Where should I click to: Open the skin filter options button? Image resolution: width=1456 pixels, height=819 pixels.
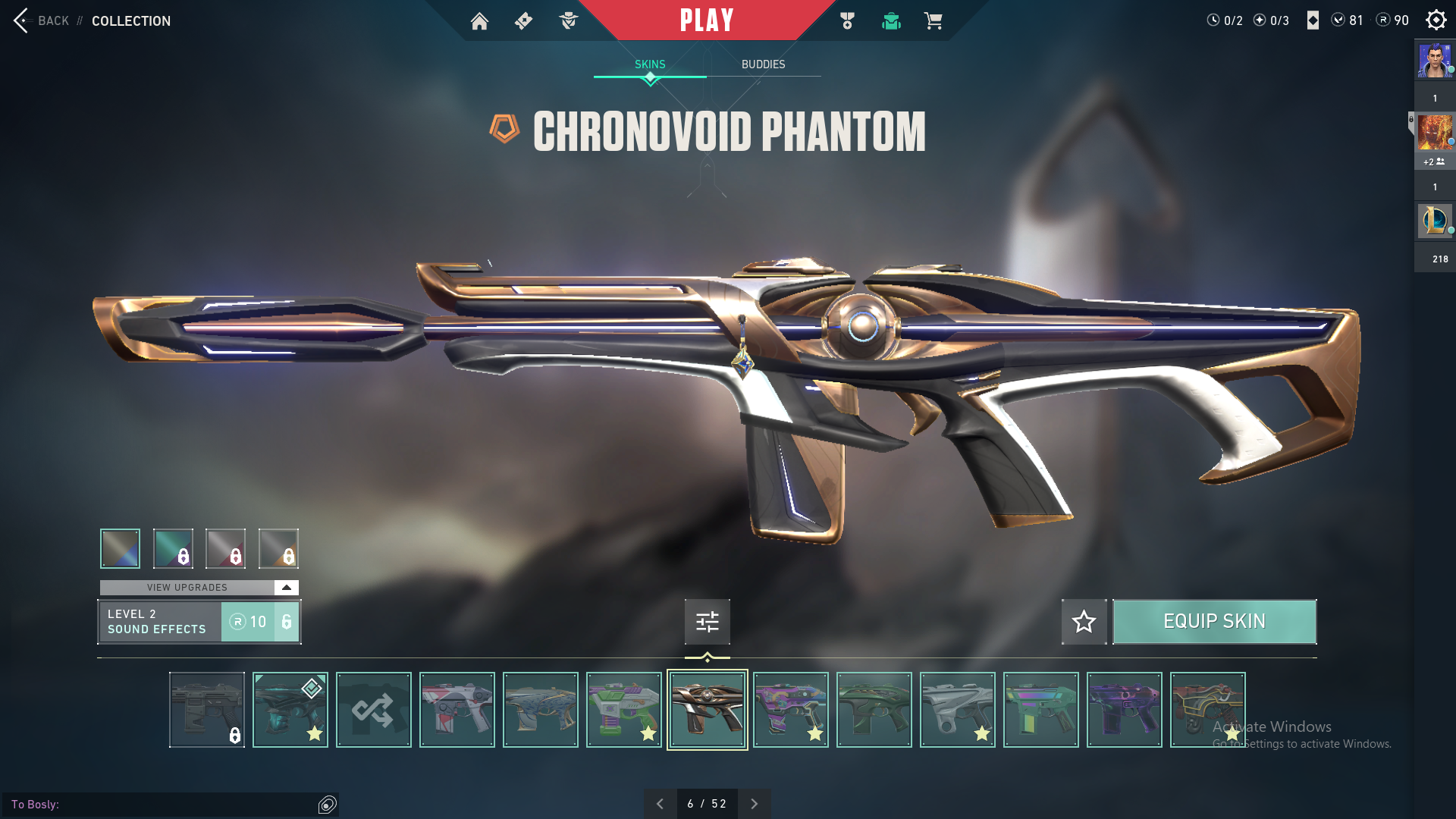pos(707,622)
